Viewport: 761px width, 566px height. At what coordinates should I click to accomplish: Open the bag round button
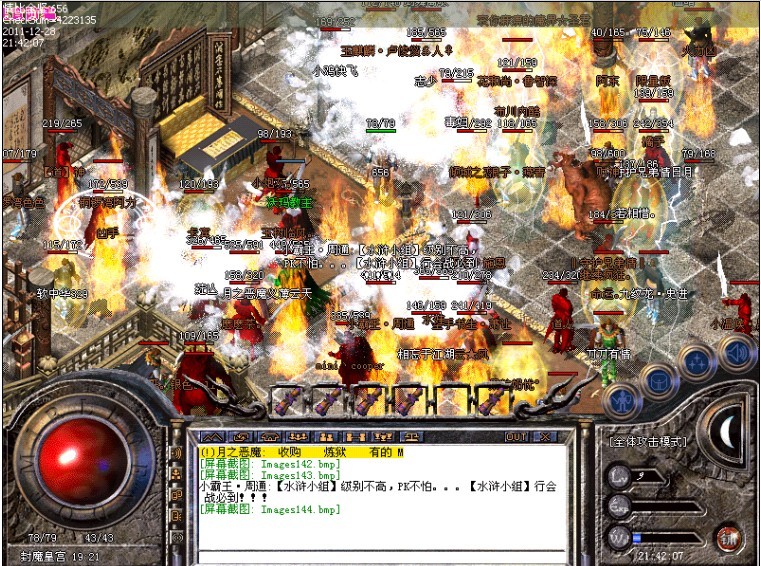pyautogui.click(x=659, y=381)
